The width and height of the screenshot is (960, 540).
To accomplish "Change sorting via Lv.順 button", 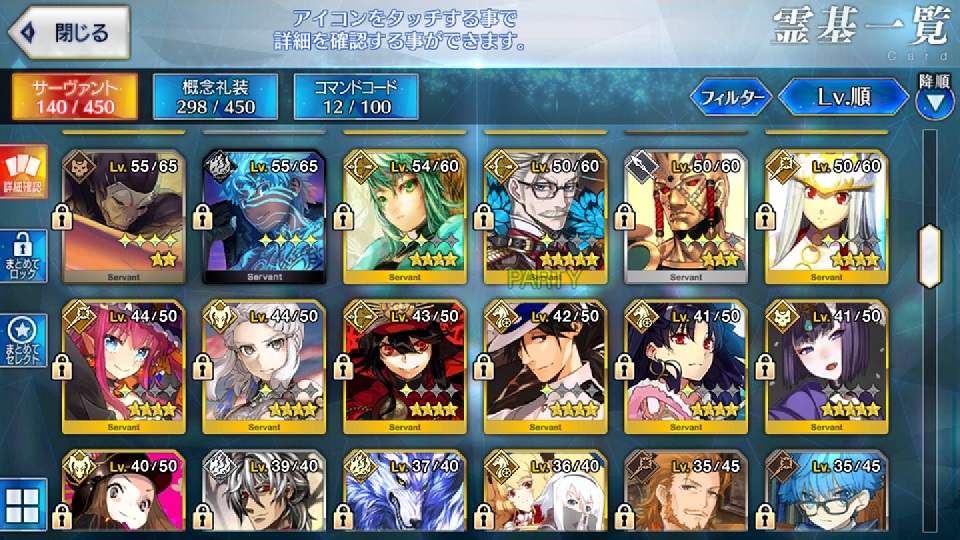I will point(845,97).
